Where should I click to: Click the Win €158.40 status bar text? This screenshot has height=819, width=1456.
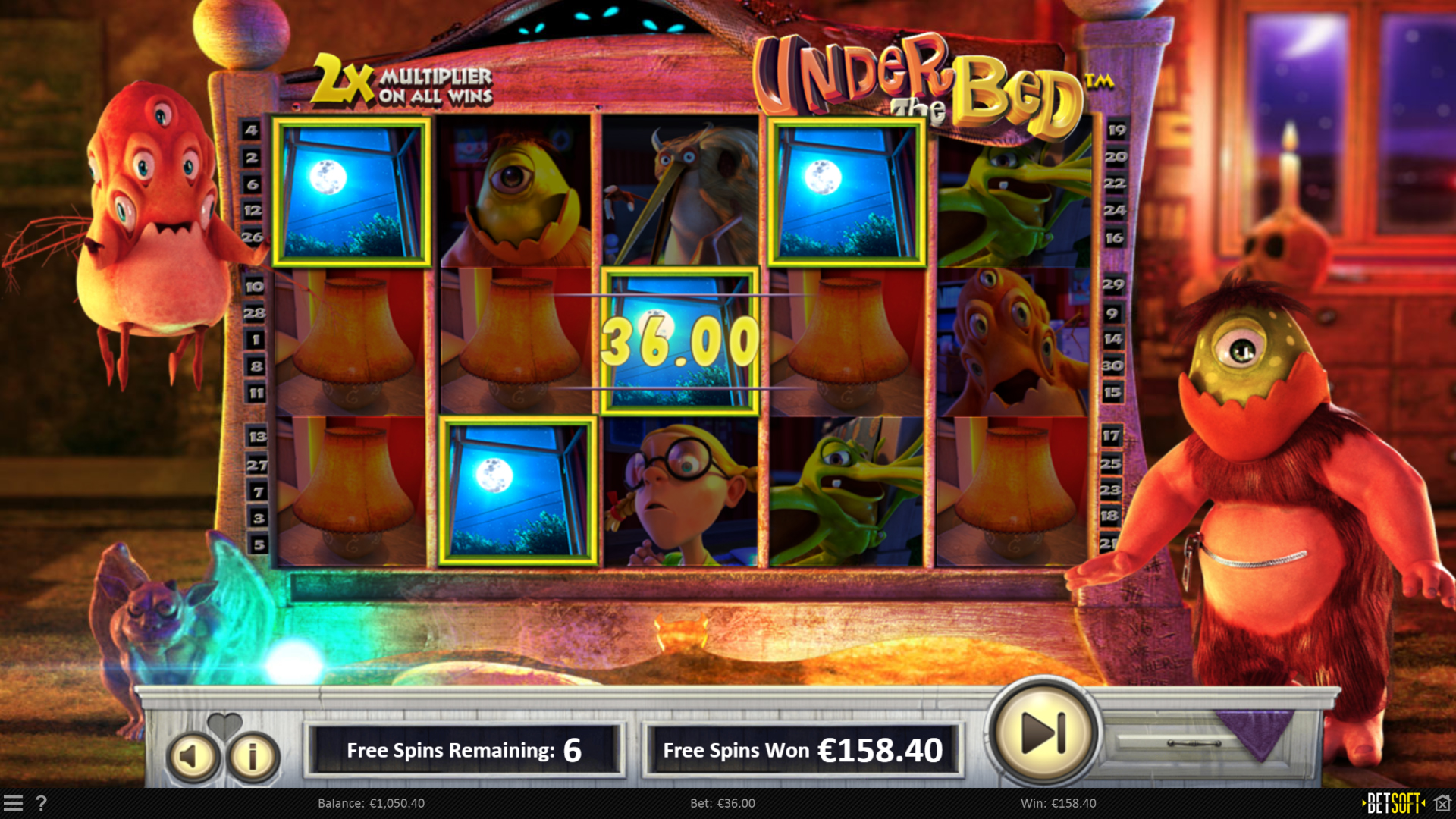coord(1059,803)
